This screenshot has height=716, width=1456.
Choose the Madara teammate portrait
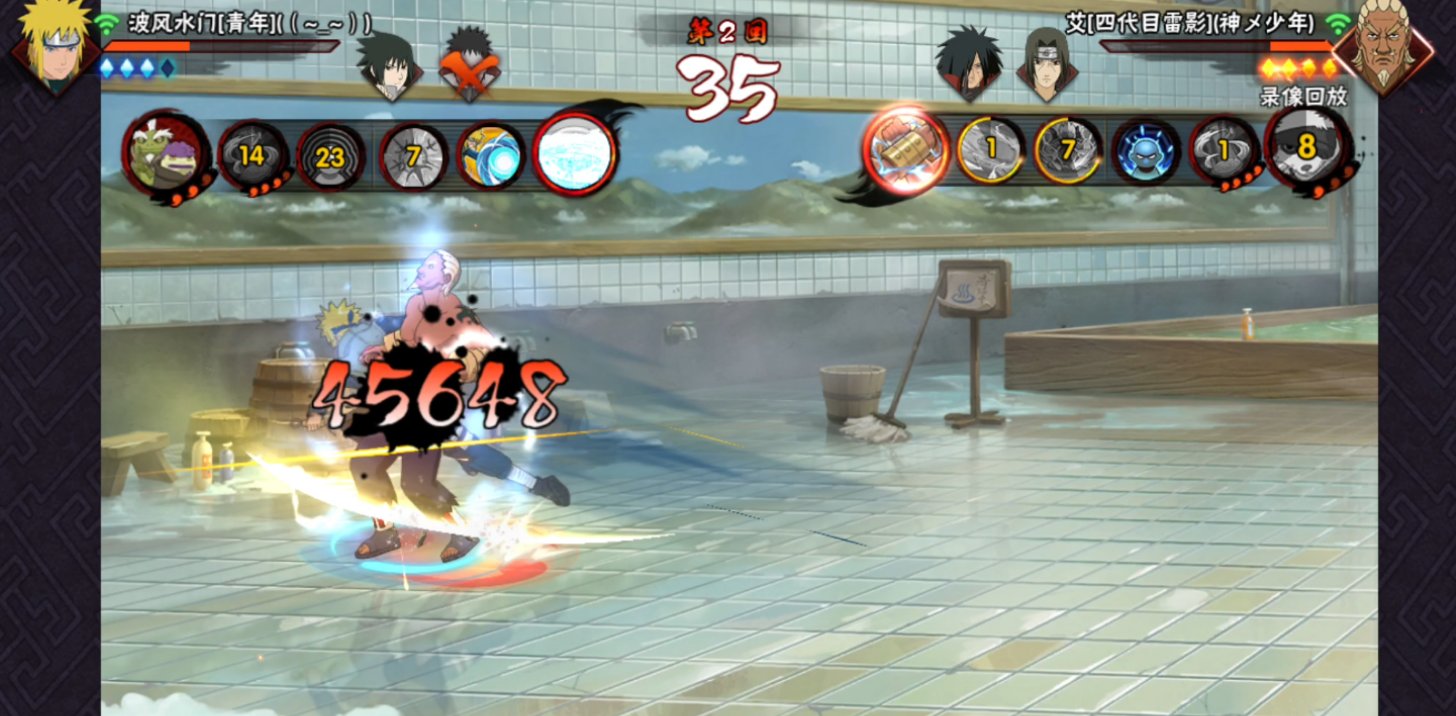click(x=968, y=65)
